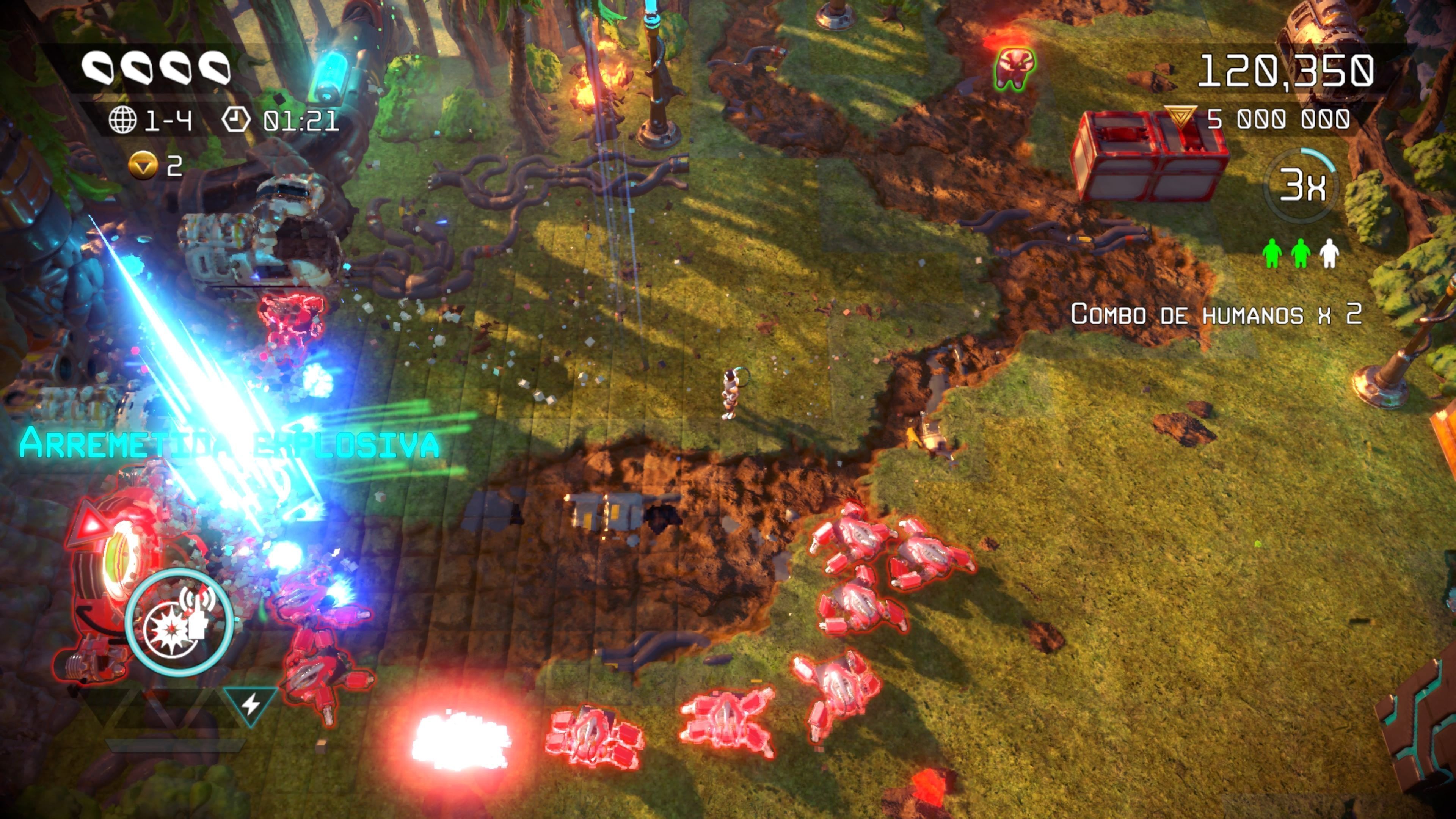1456x819 pixels.
Task: Select the gold token icon
Action: pyautogui.click(x=143, y=166)
